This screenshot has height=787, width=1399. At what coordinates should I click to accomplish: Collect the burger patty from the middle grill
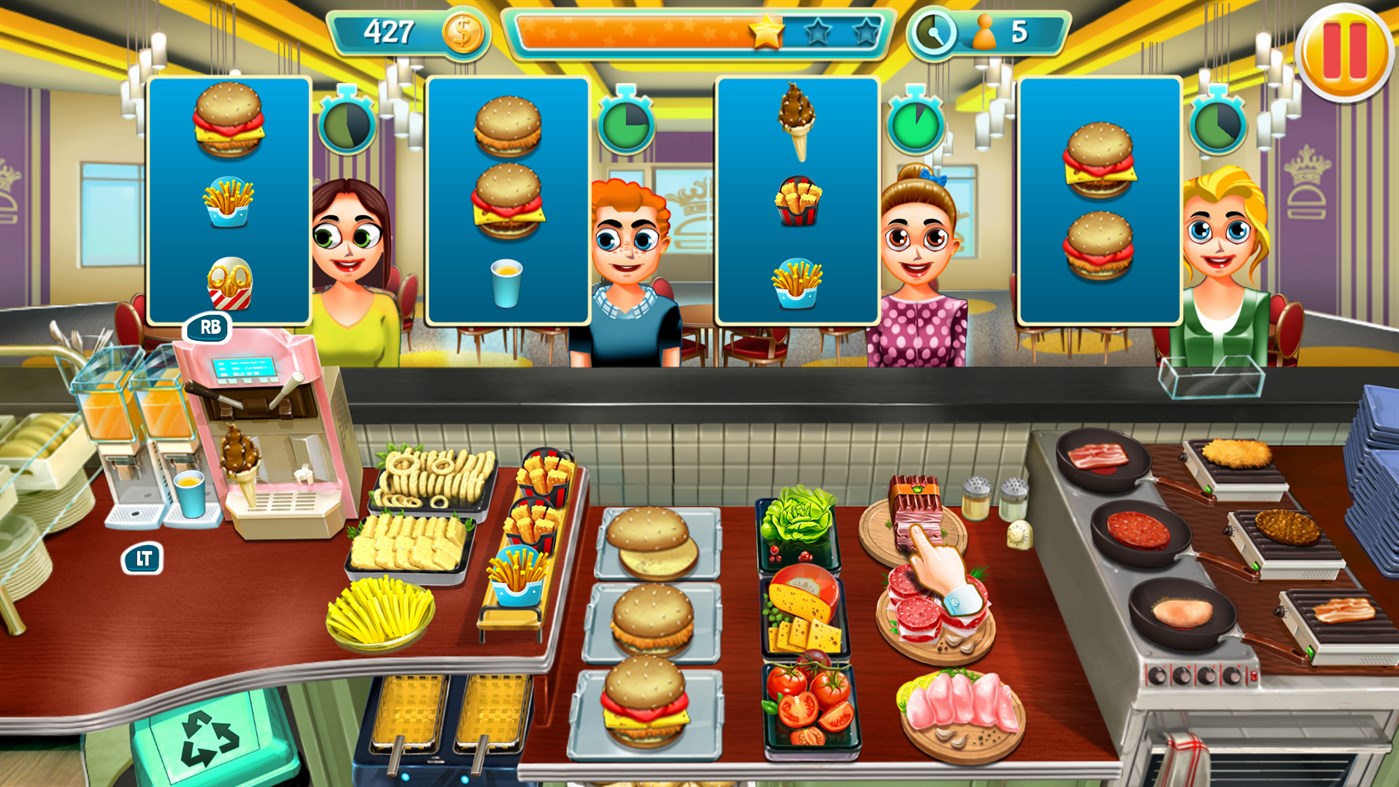click(1285, 525)
